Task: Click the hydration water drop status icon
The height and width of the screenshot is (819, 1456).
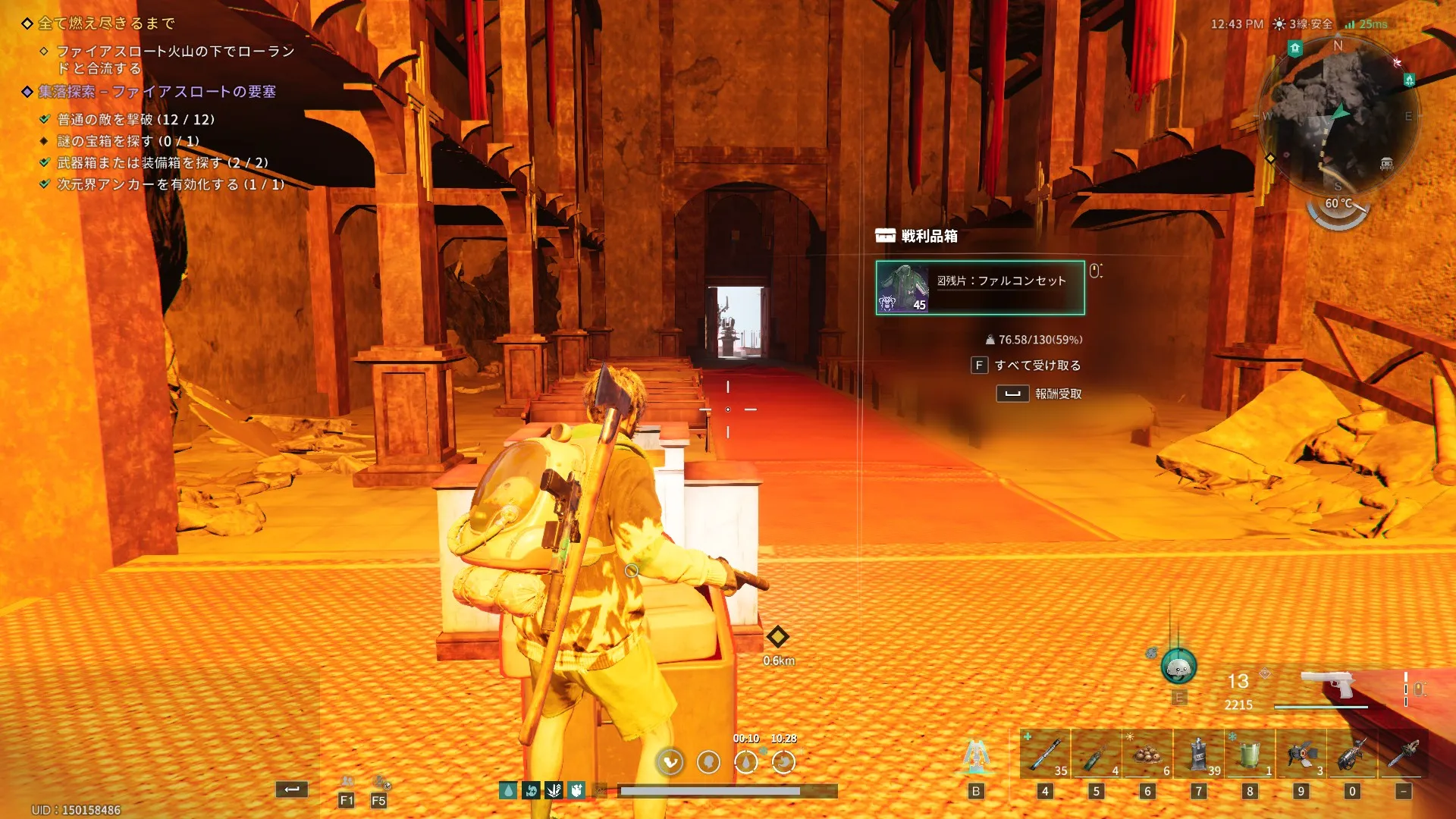Action: tap(508, 791)
